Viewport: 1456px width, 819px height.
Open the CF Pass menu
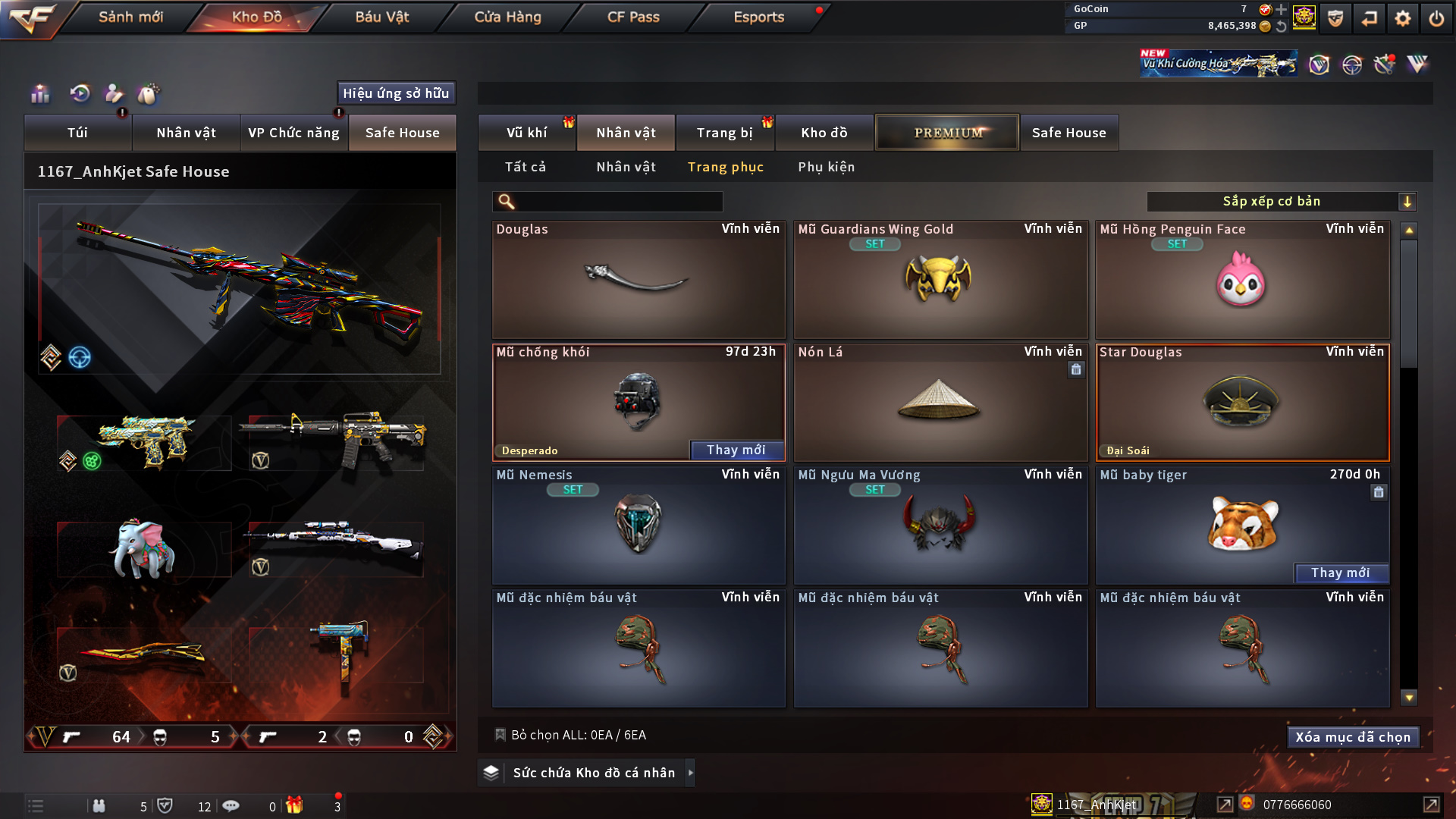(x=633, y=17)
